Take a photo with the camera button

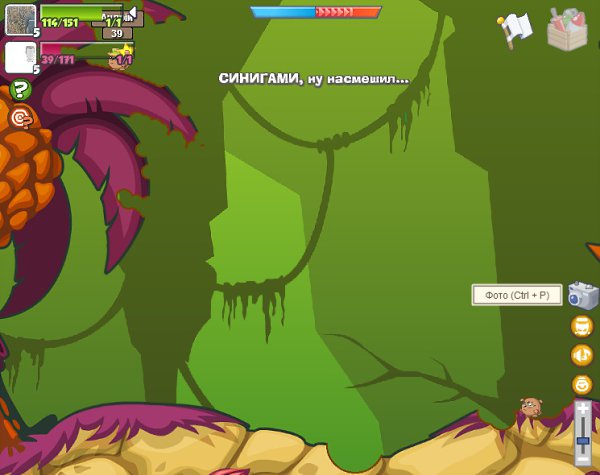pyautogui.click(x=582, y=295)
